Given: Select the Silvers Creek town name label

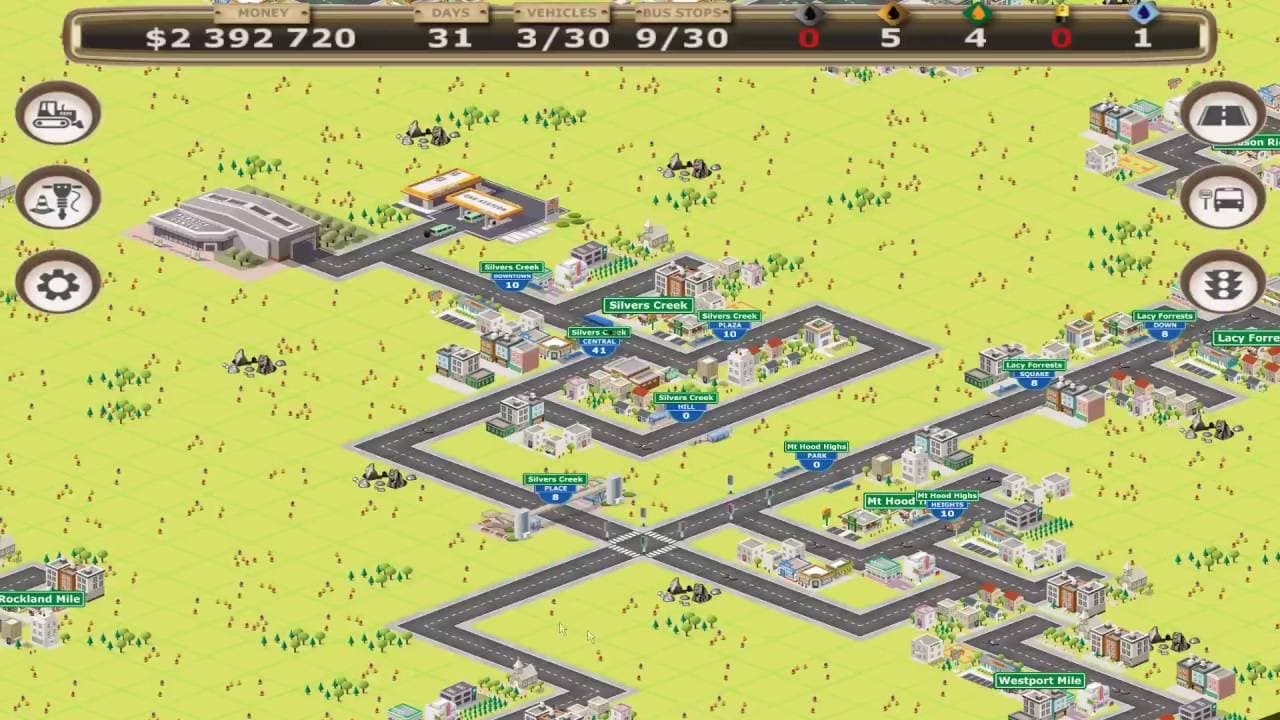Looking at the screenshot, I should click(648, 304).
